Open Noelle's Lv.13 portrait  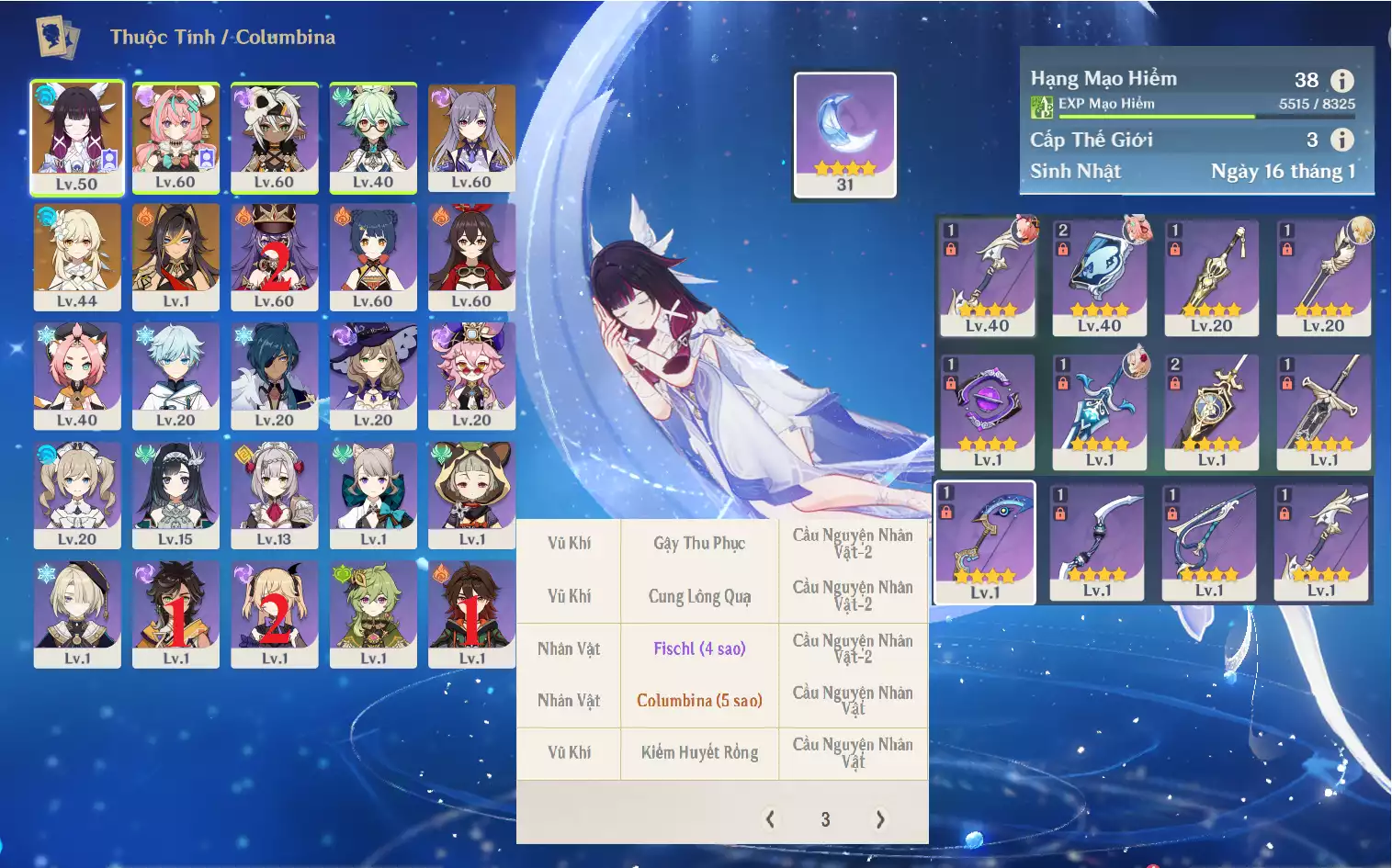[x=274, y=494]
